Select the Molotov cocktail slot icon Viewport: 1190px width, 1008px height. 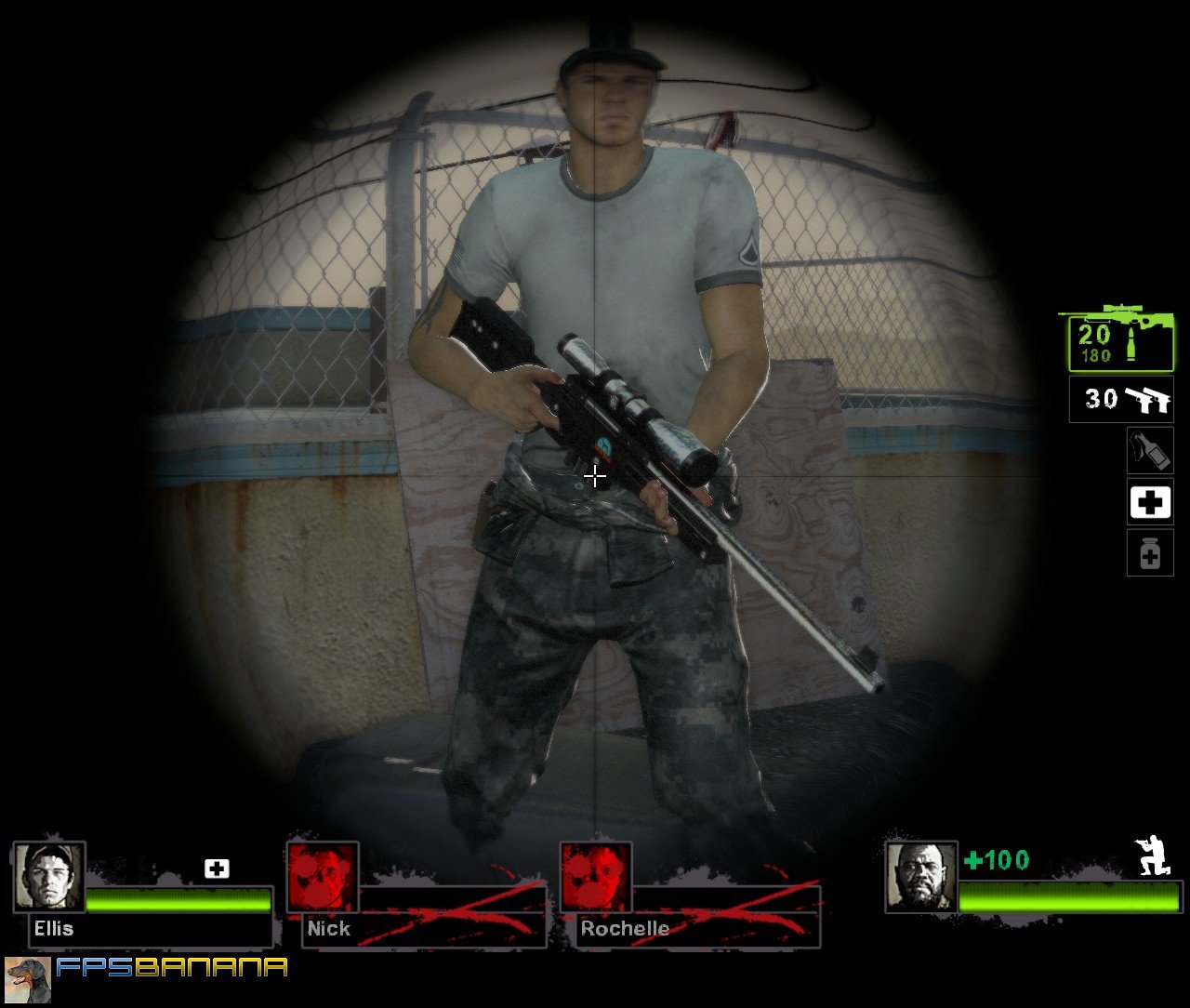[x=1149, y=449]
